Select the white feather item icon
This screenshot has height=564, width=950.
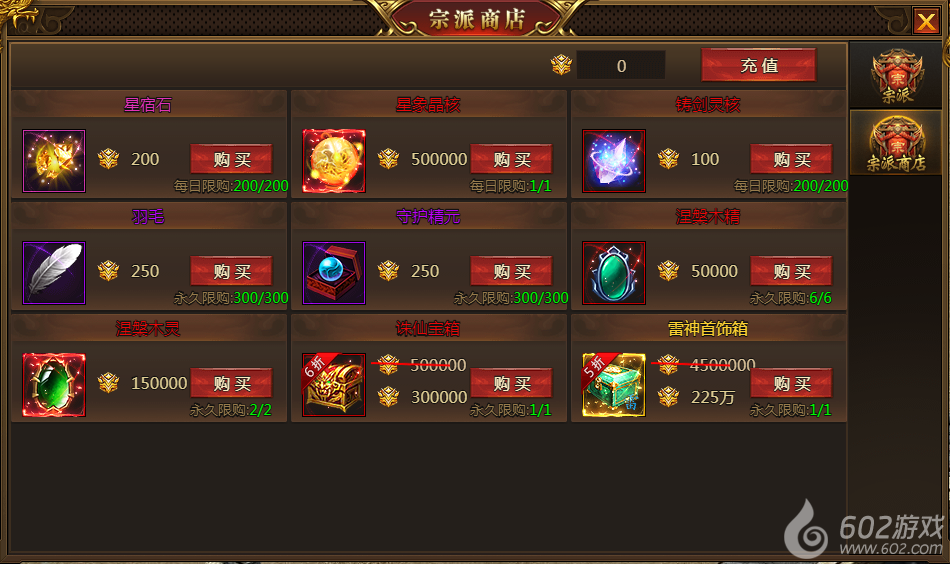point(54,272)
